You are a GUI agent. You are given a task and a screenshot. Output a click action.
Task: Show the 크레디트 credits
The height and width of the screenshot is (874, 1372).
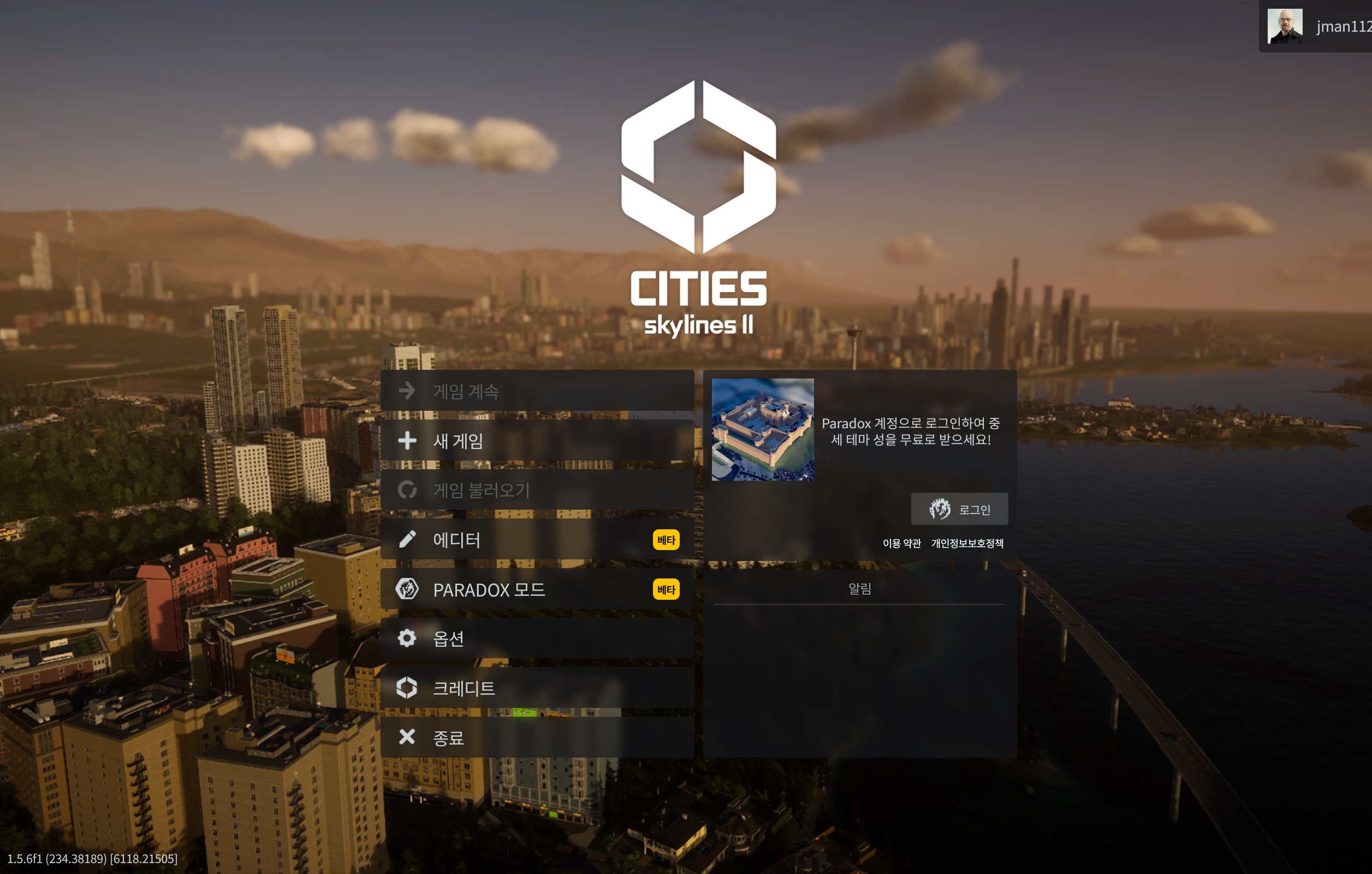pyautogui.click(x=537, y=688)
